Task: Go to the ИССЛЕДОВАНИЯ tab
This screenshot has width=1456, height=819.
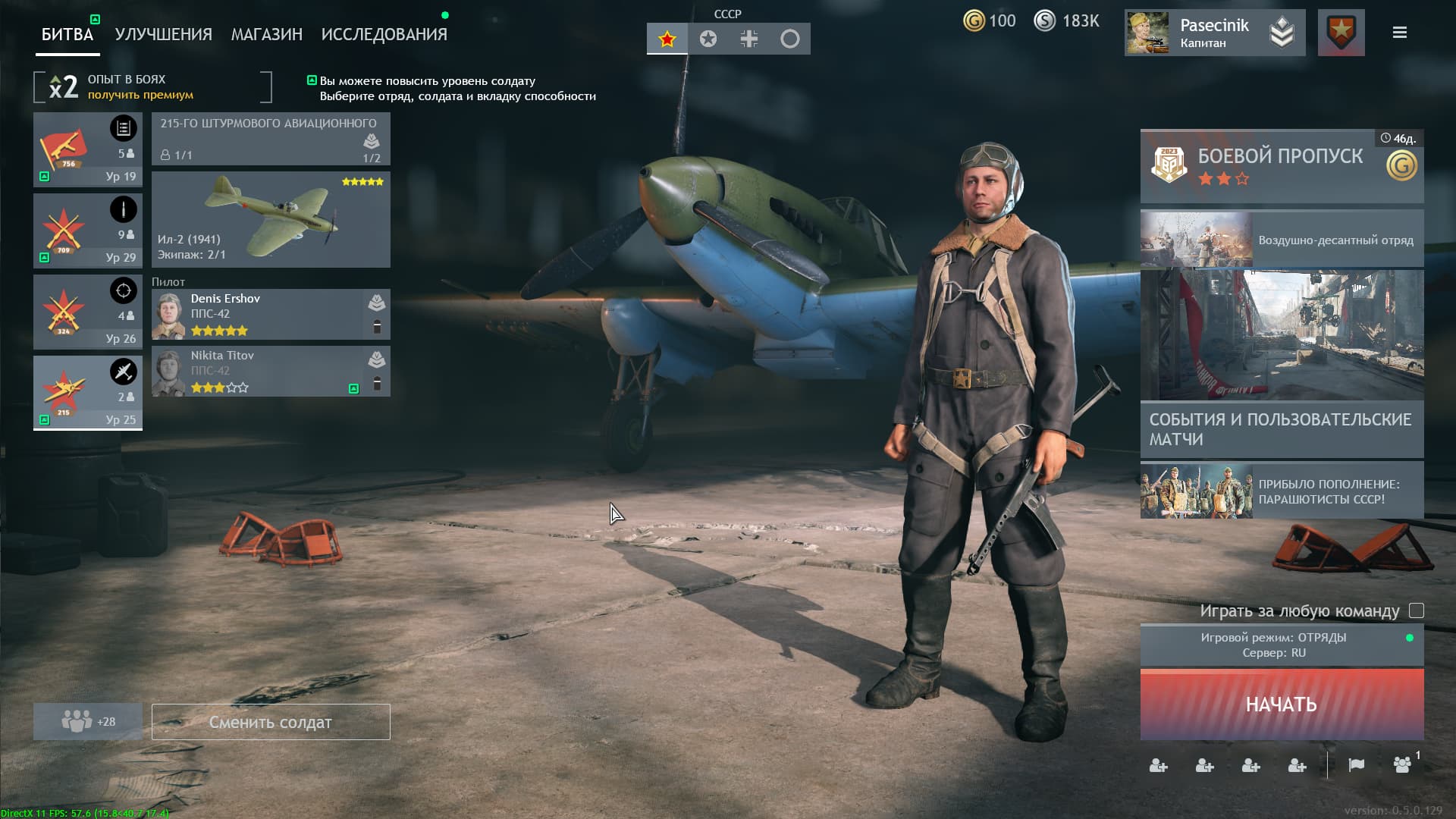Action: pos(384,34)
